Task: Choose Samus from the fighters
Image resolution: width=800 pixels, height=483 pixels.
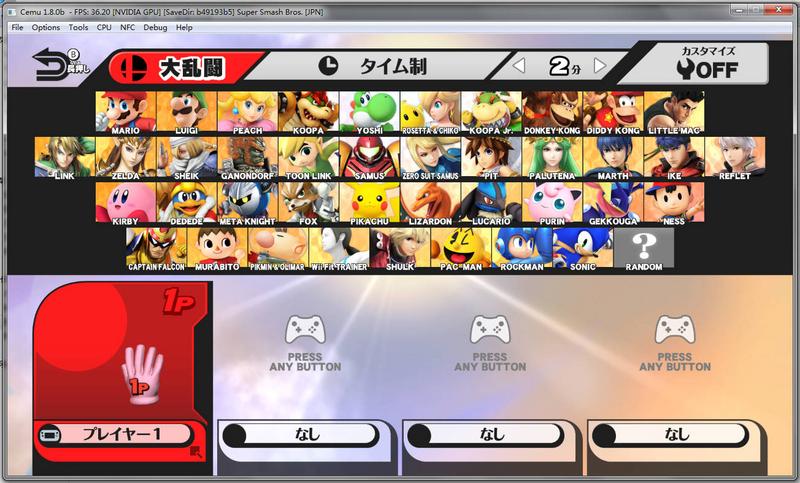Action: pos(369,158)
